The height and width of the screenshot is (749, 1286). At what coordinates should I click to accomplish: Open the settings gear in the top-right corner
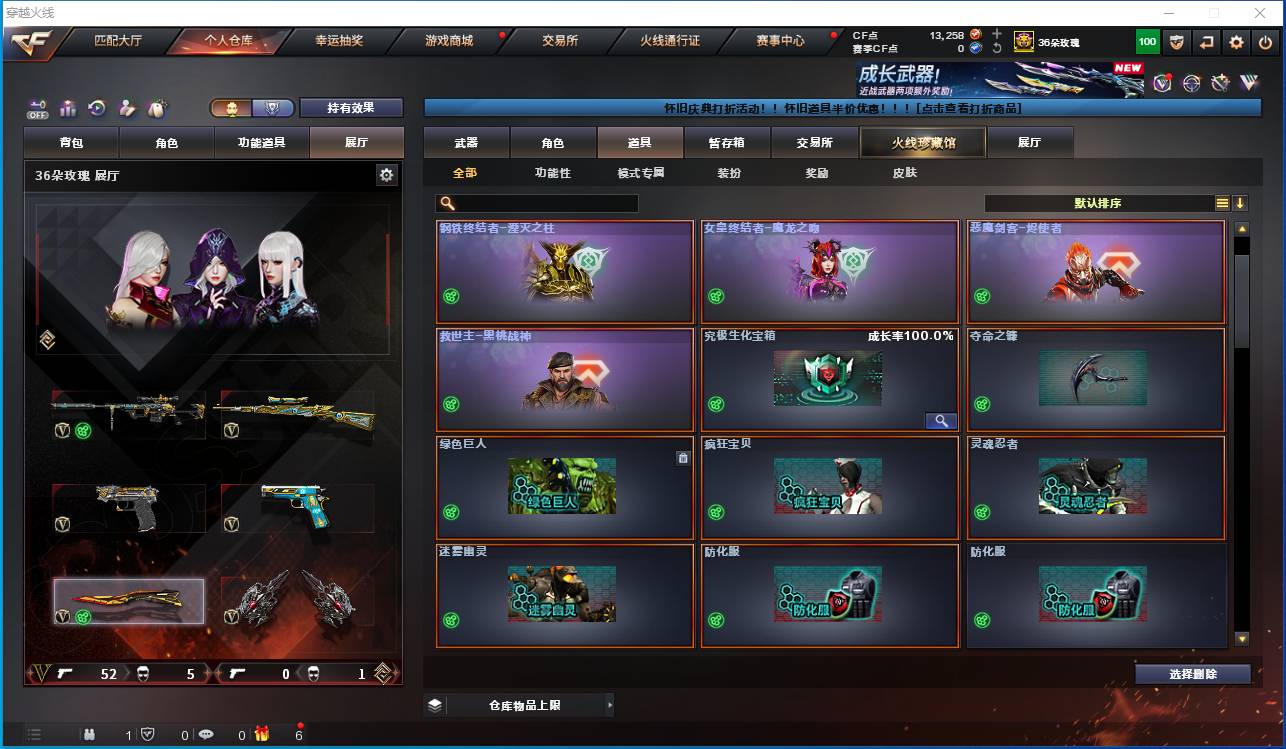tap(1236, 41)
